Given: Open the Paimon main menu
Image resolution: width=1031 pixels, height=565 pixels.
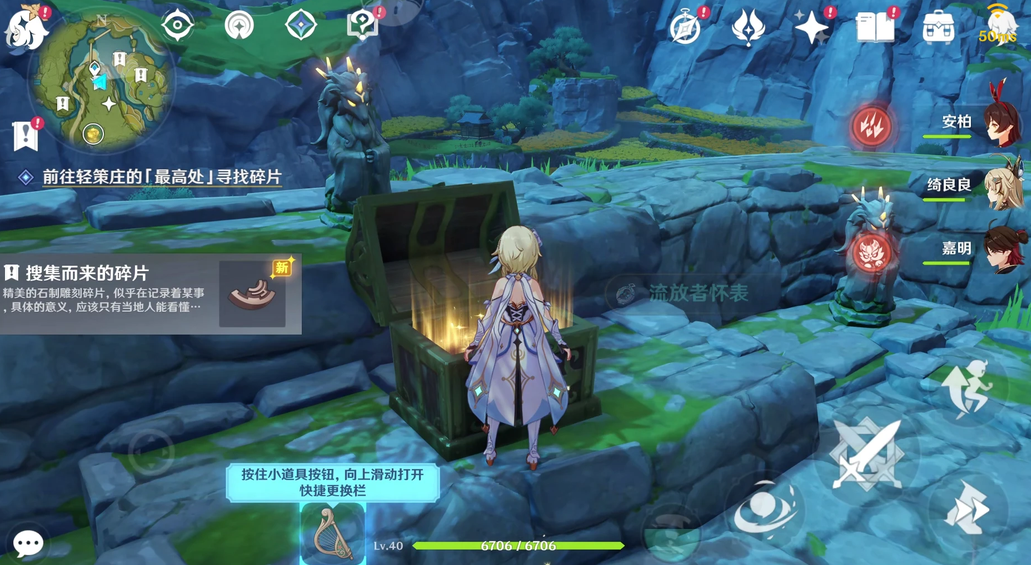Looking at the screenshot, I should click(27, 28).
